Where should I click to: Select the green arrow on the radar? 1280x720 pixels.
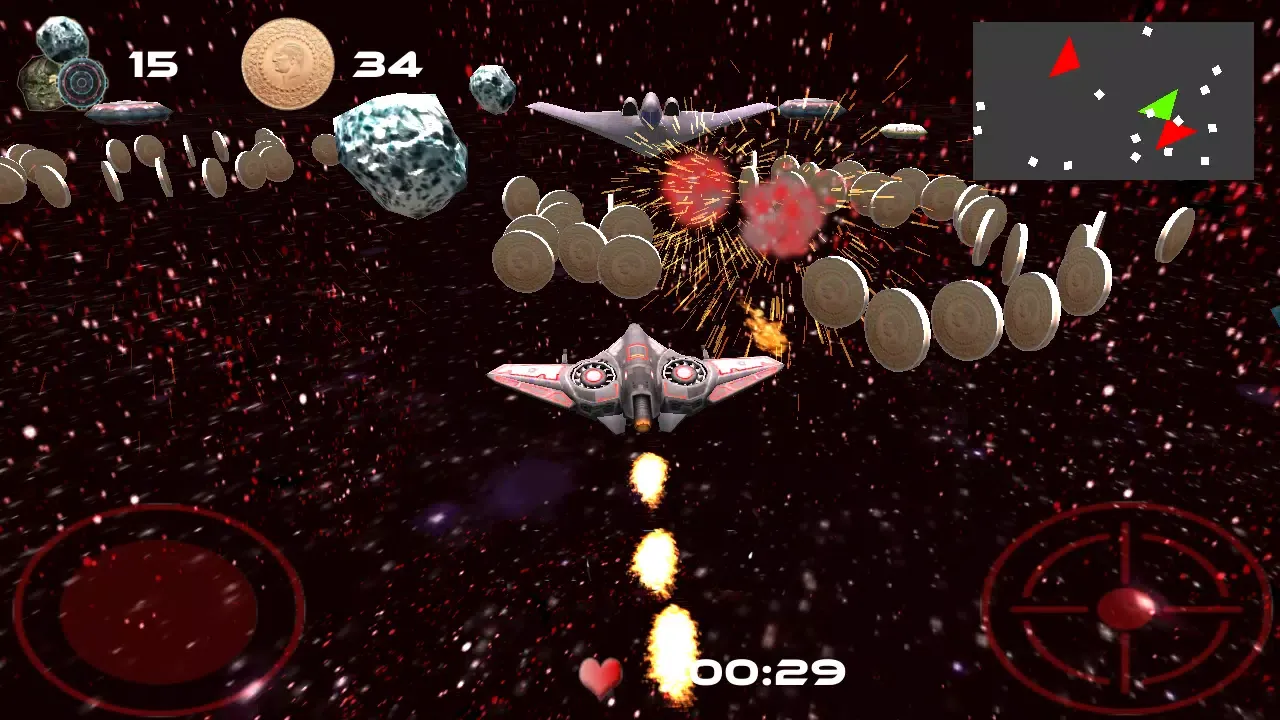coord(1160,105)
